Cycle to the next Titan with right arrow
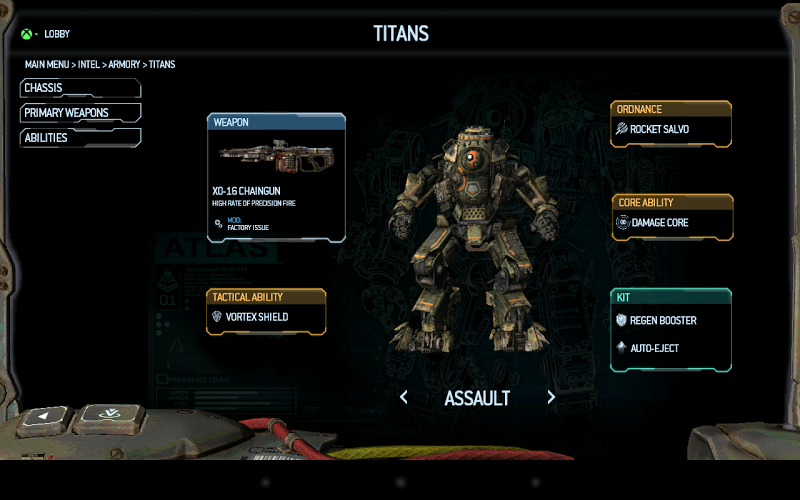 (551, 397)
